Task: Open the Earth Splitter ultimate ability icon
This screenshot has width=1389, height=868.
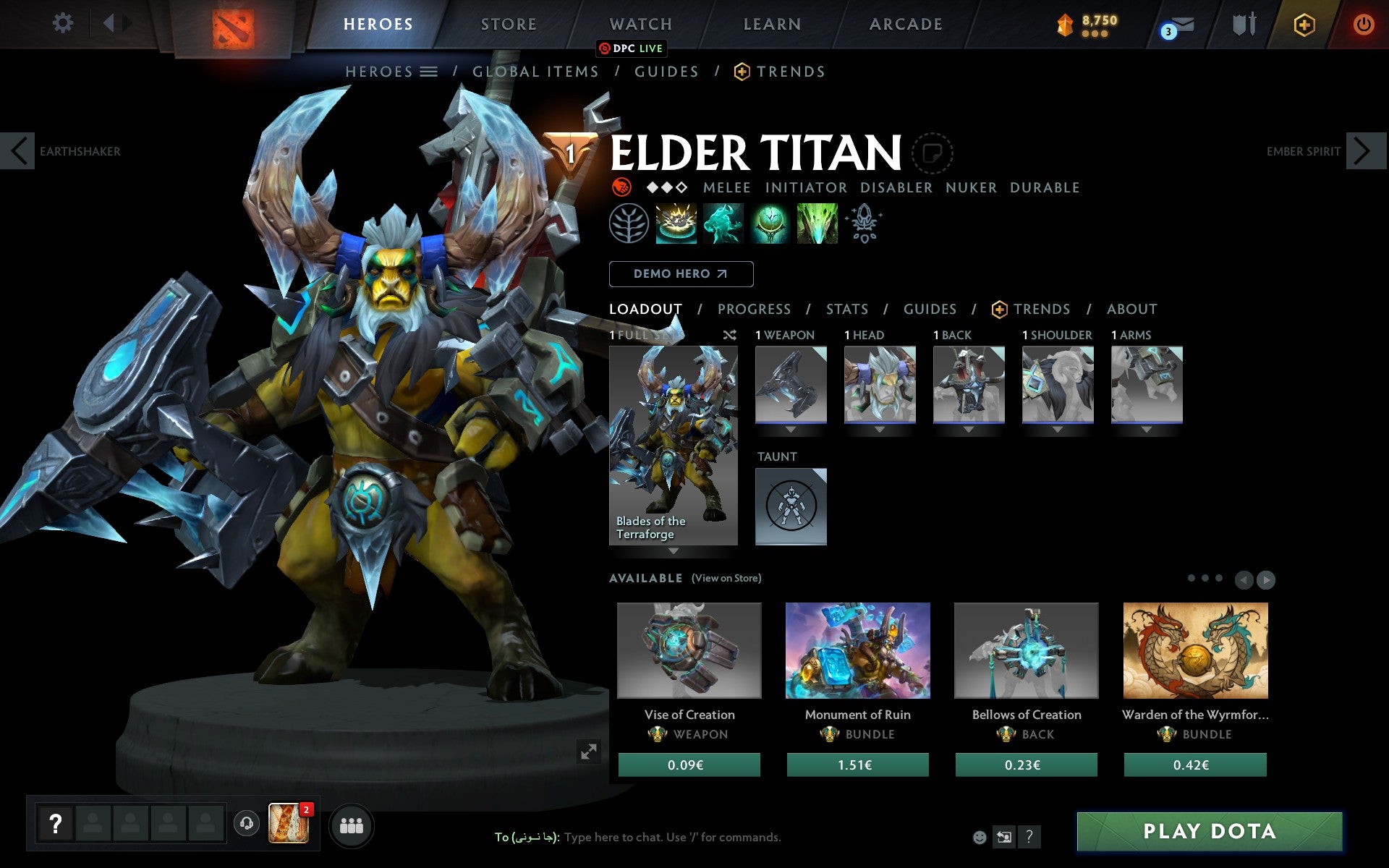Action: point(817,224)
